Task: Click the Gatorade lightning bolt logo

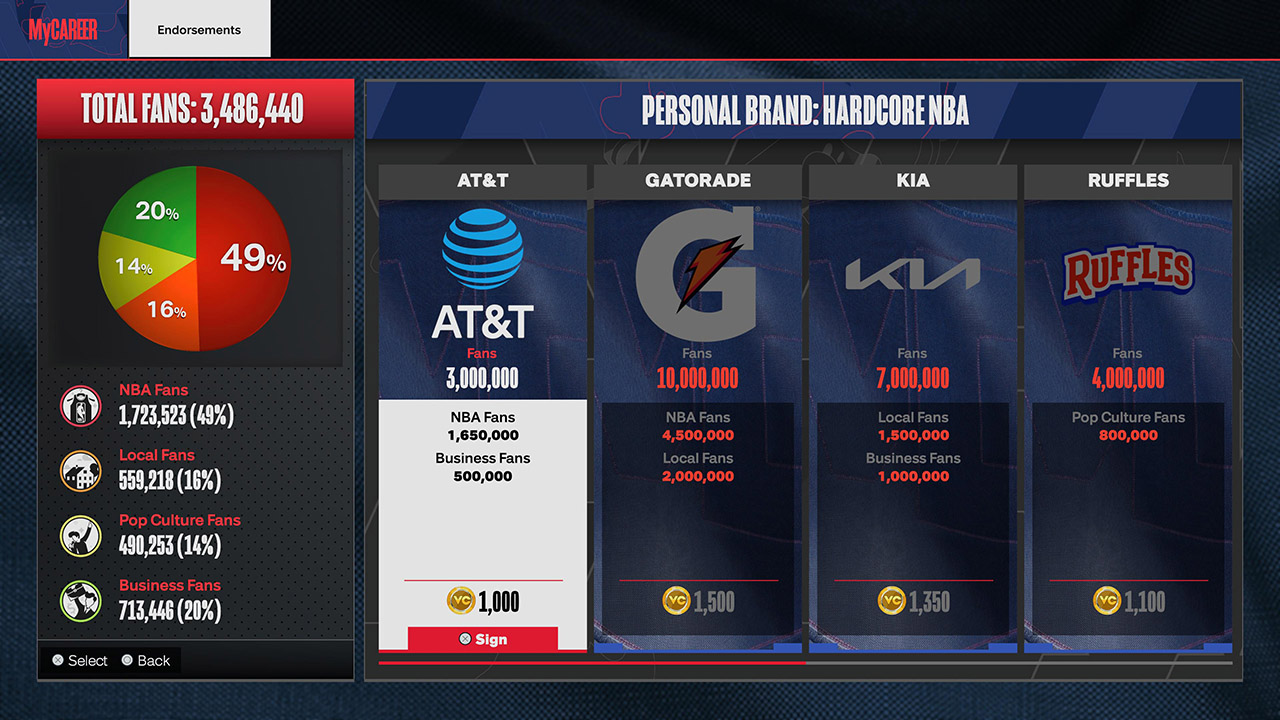Action: [697, 260]
